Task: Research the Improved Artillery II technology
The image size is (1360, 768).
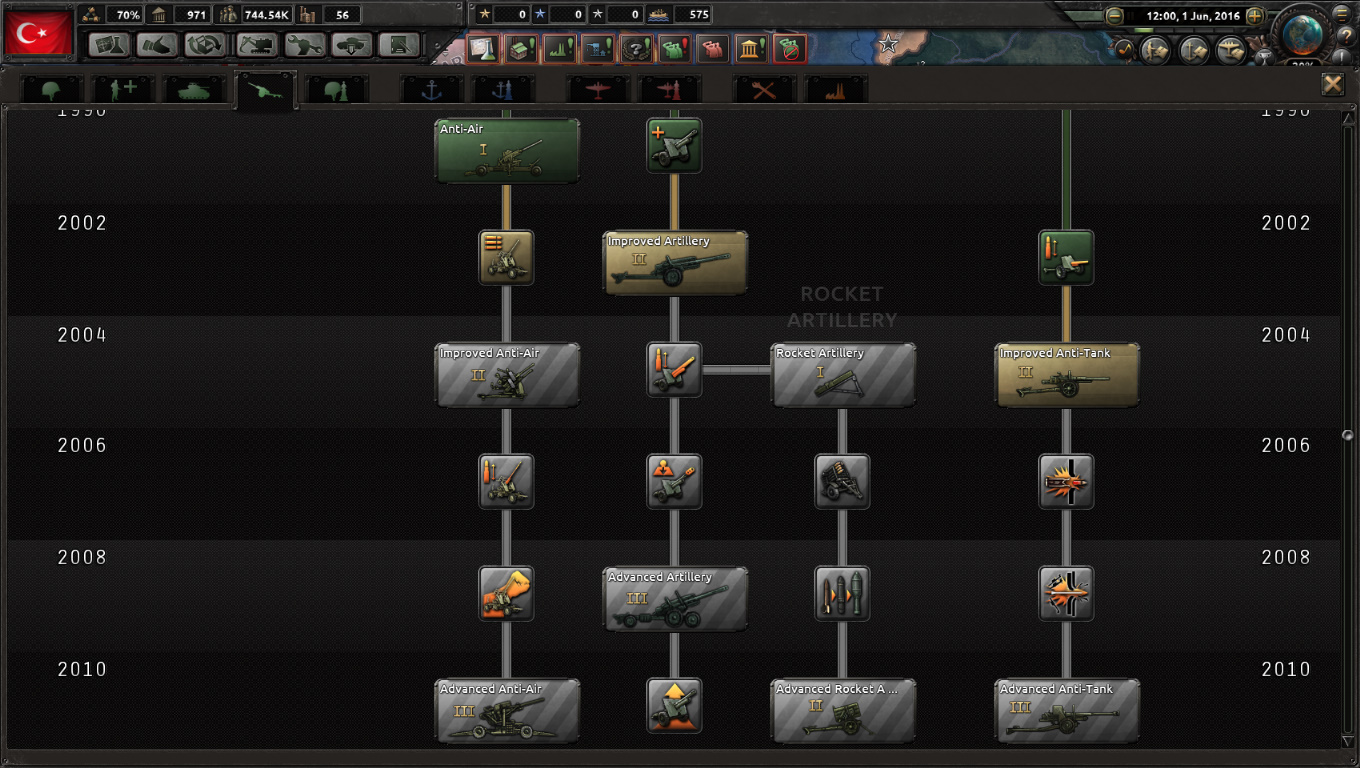Action: (674, 262)
